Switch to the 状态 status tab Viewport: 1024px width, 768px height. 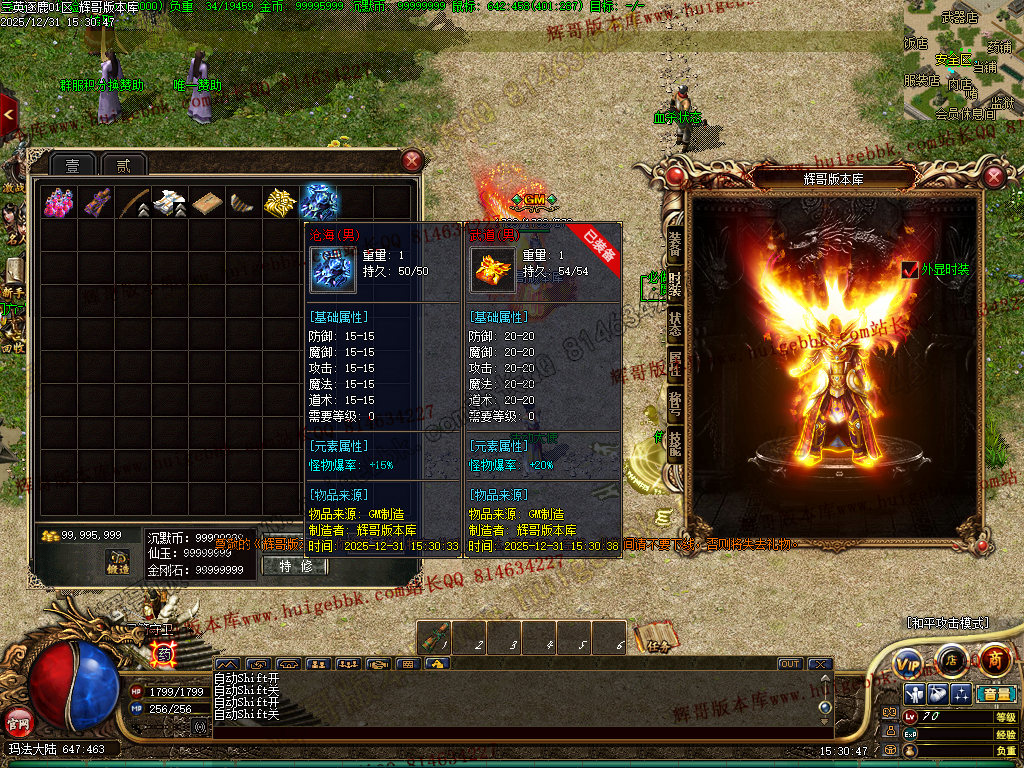[x=675, y=325]
